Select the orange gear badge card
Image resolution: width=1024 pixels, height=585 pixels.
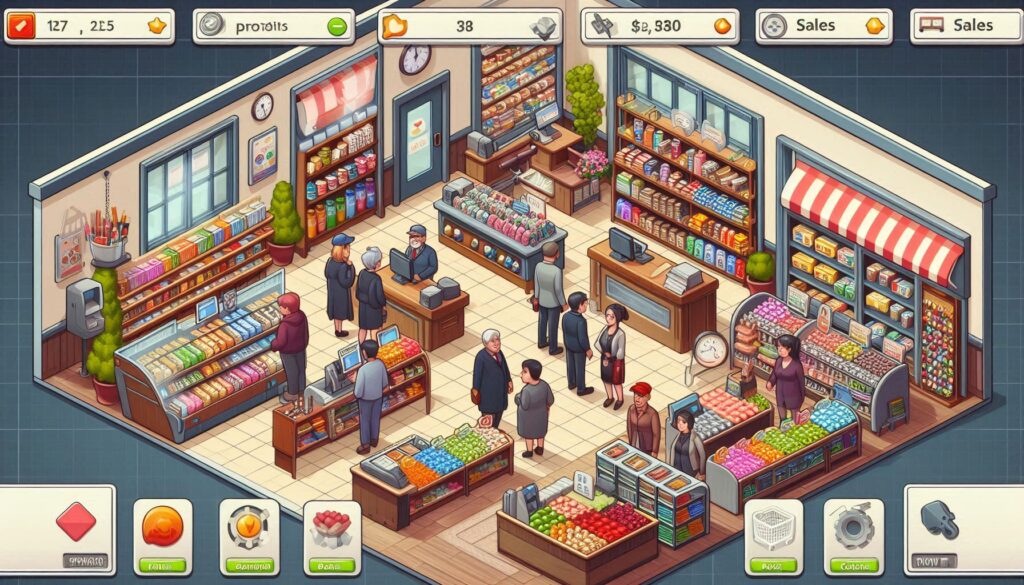coord(248,536)
